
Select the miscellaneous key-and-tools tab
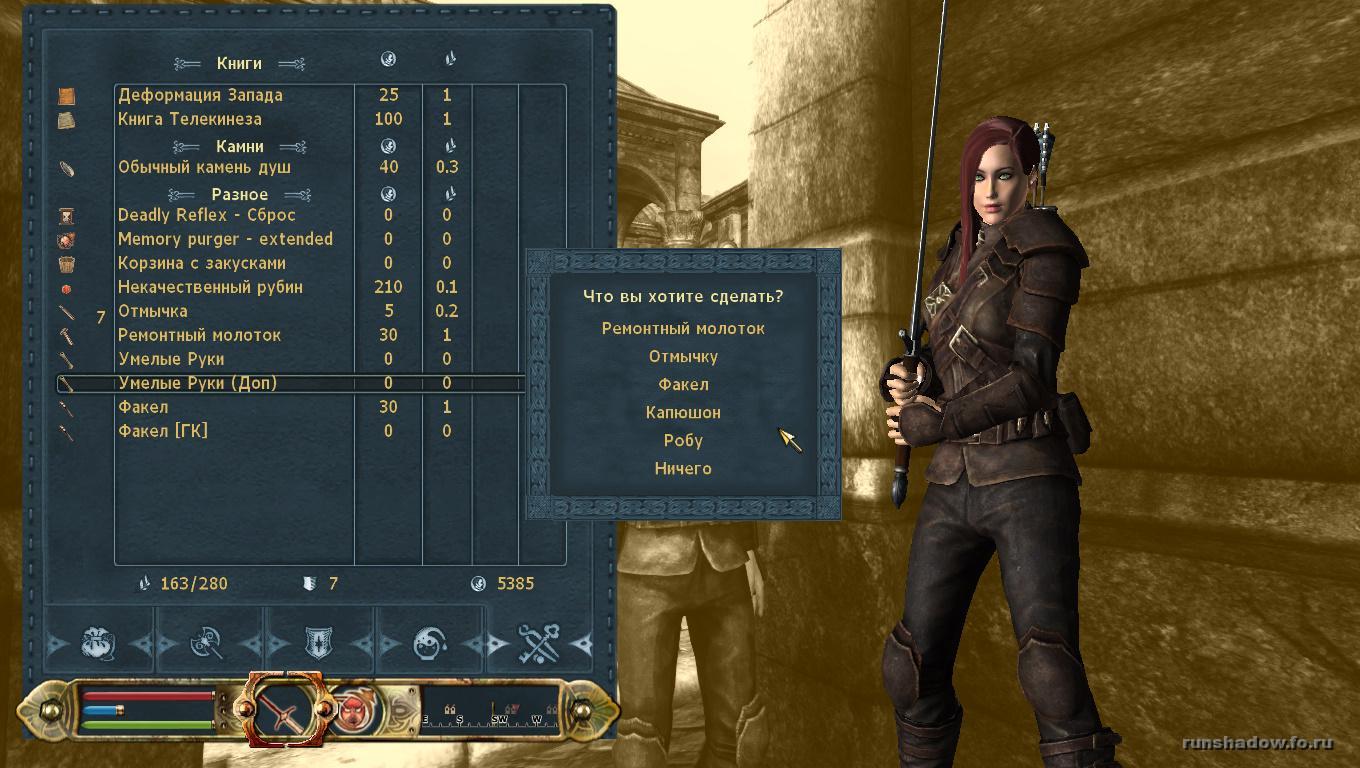(x=539, y=643)
